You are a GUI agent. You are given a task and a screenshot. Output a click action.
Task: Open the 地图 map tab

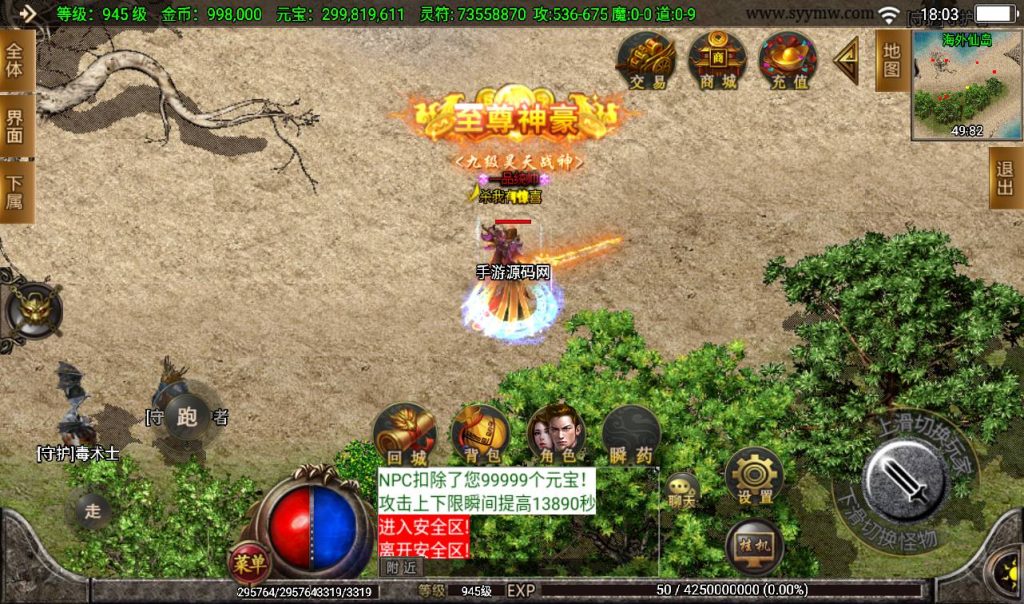coord(892,60)
